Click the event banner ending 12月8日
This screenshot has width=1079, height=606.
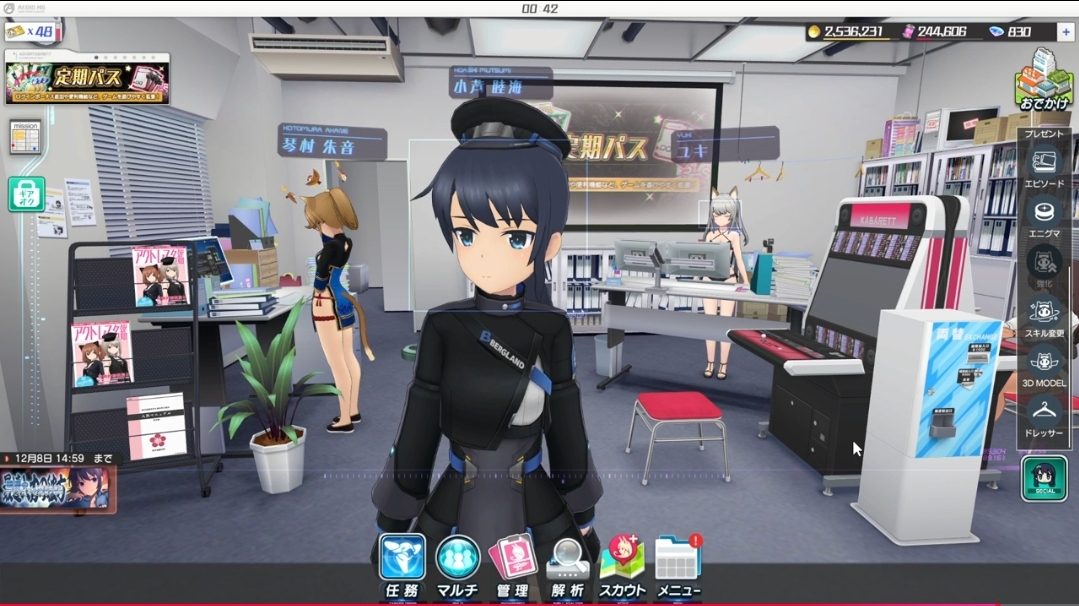(x=57, y=488)
